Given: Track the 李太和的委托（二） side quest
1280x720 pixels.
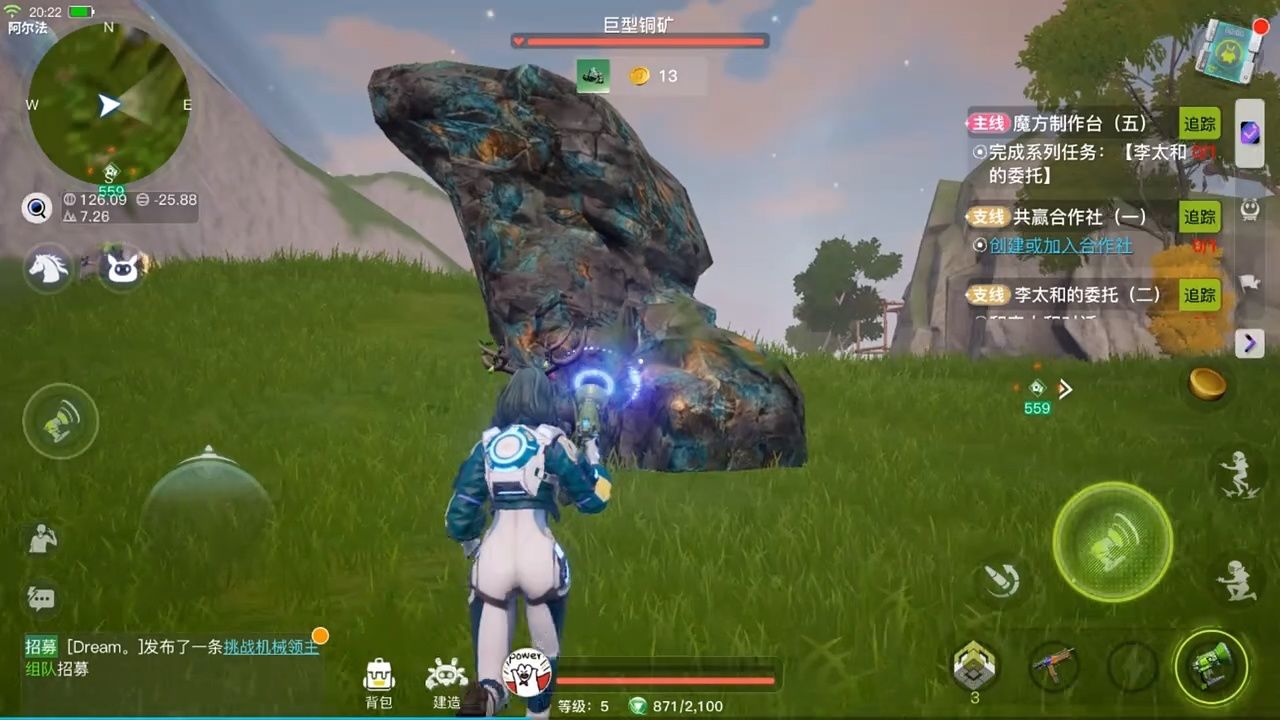Looking at the screenshot, I should pyautogui.click(x=1200, y=295).
